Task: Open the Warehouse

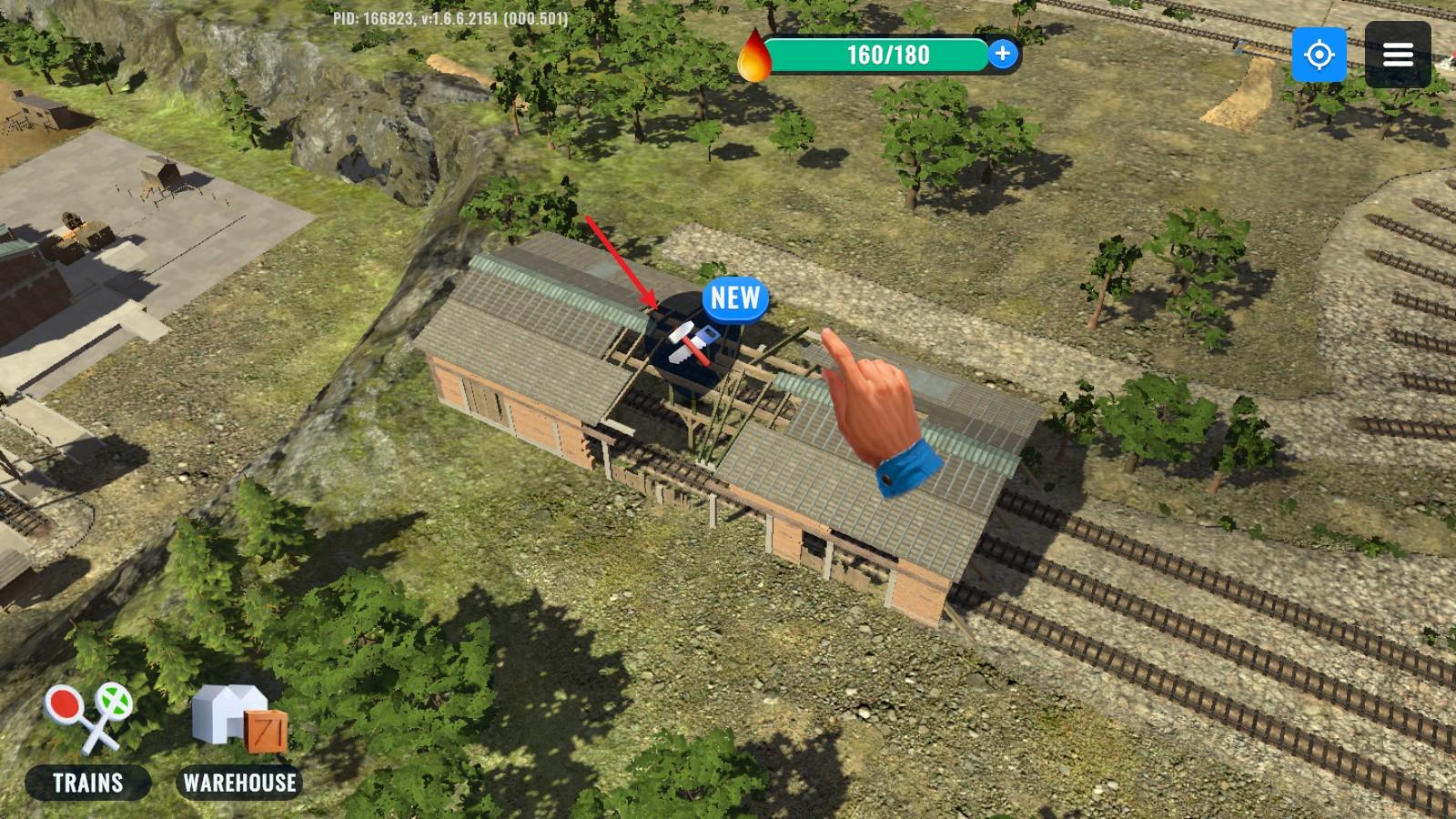Action: point(239,743)
